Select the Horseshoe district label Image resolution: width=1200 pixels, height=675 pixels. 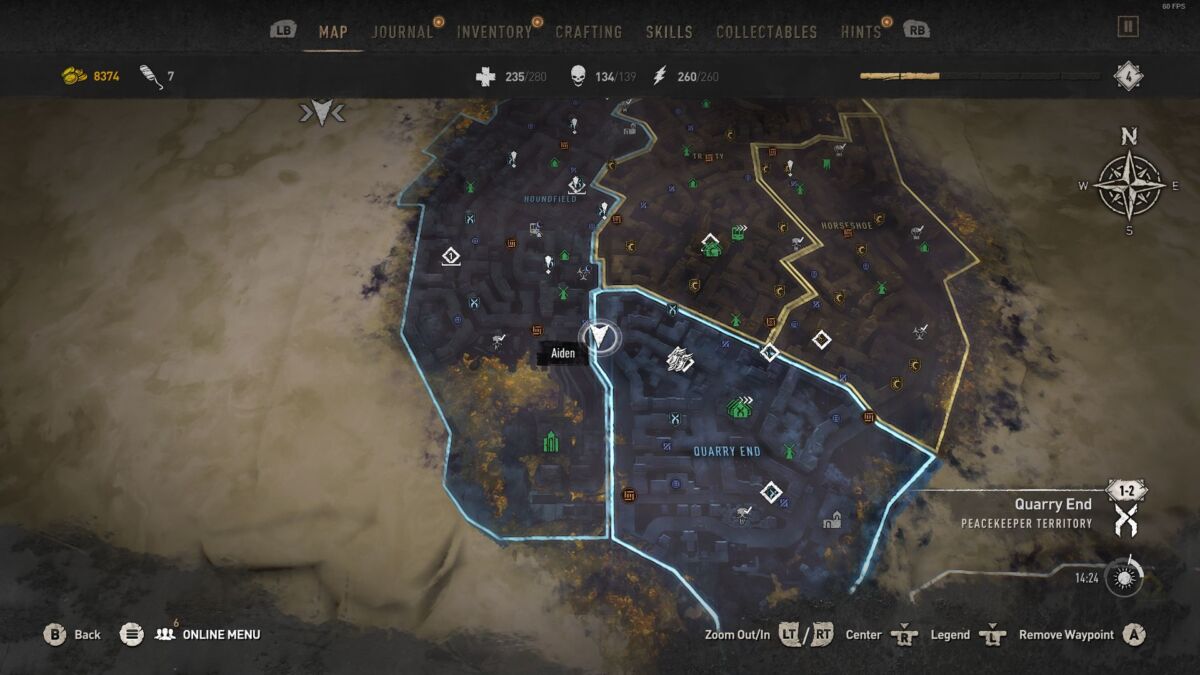(845, 227)
